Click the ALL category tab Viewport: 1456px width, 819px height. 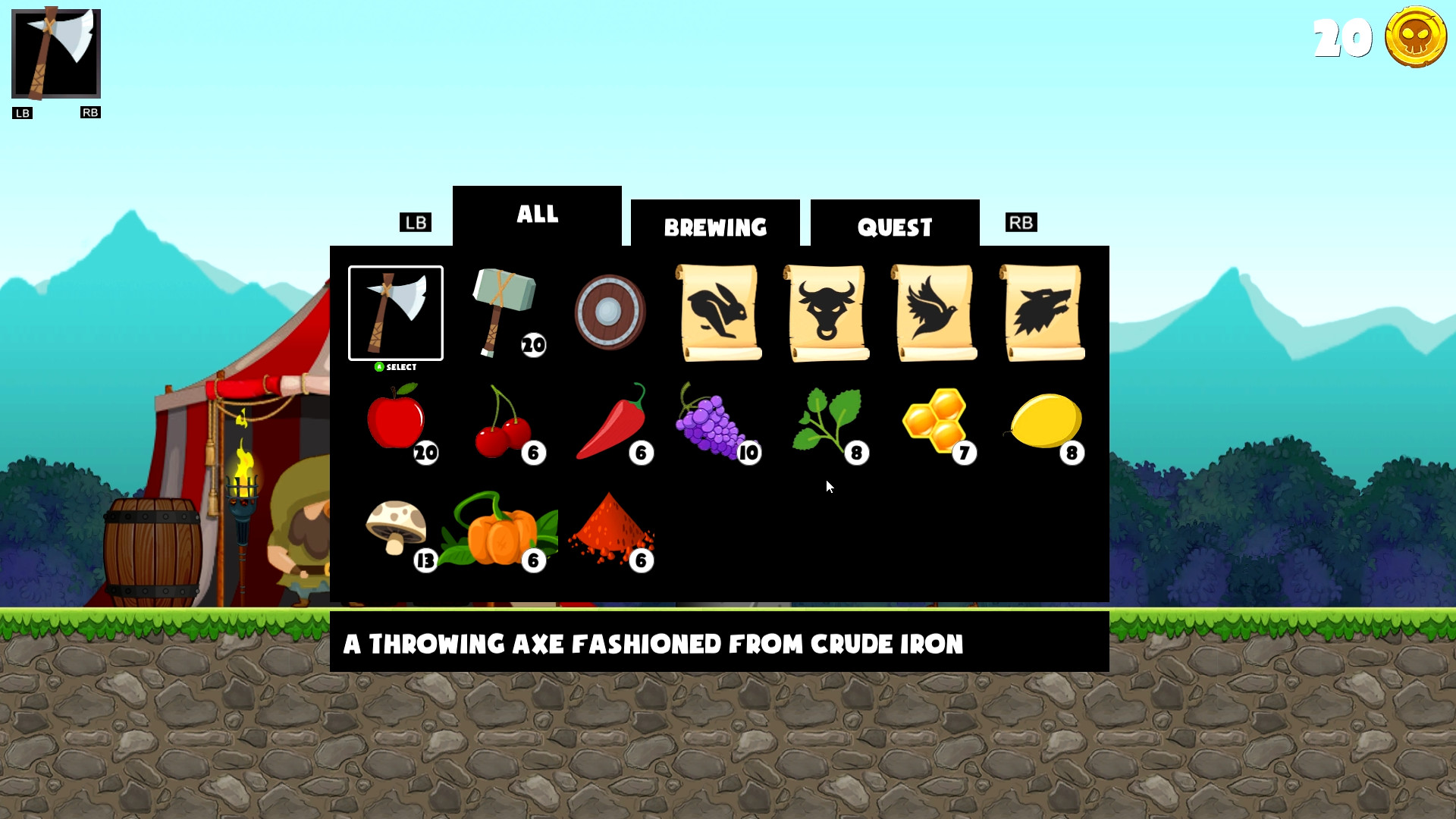[537, 215]
